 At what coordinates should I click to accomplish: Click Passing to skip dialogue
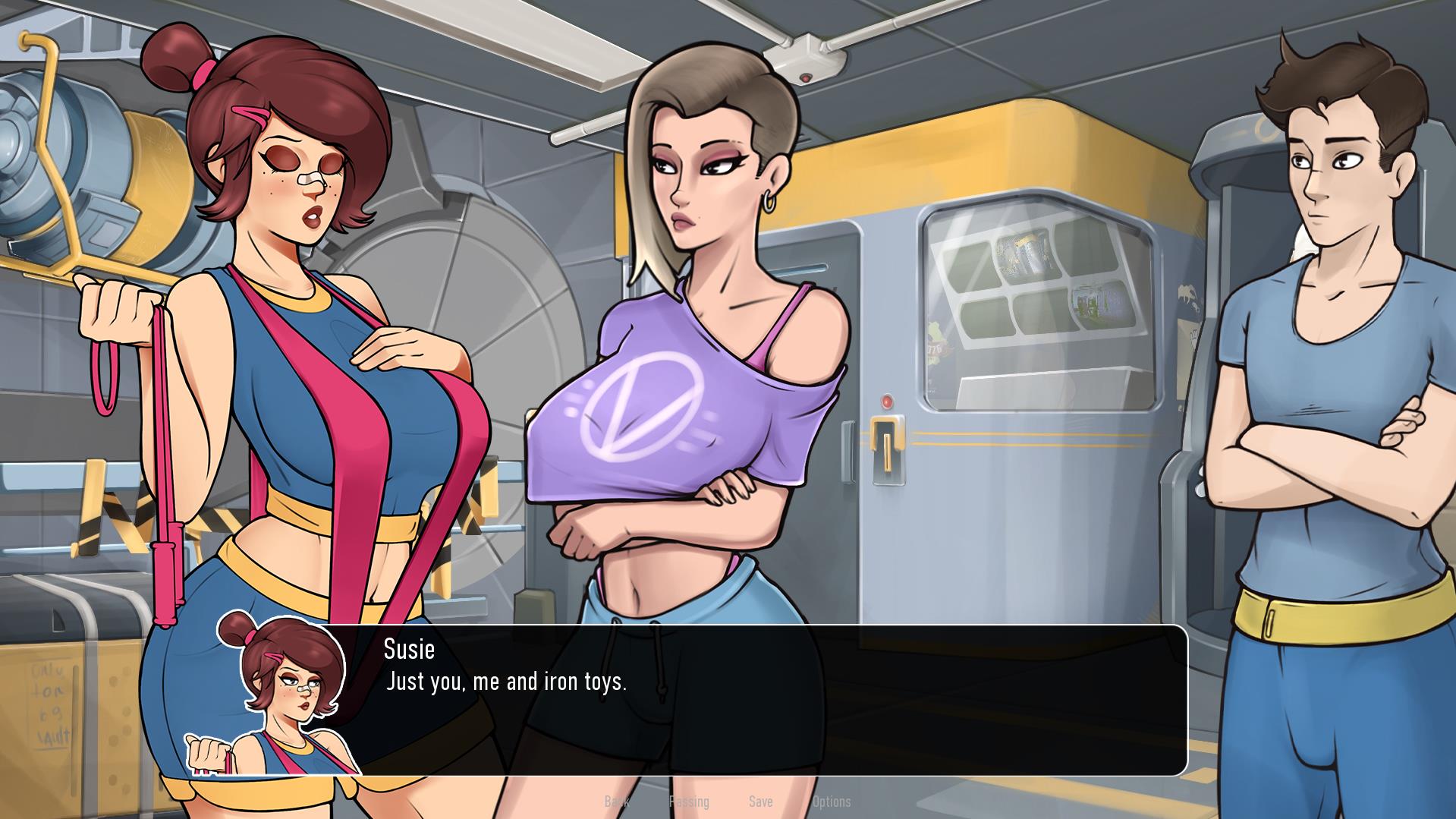689,802
